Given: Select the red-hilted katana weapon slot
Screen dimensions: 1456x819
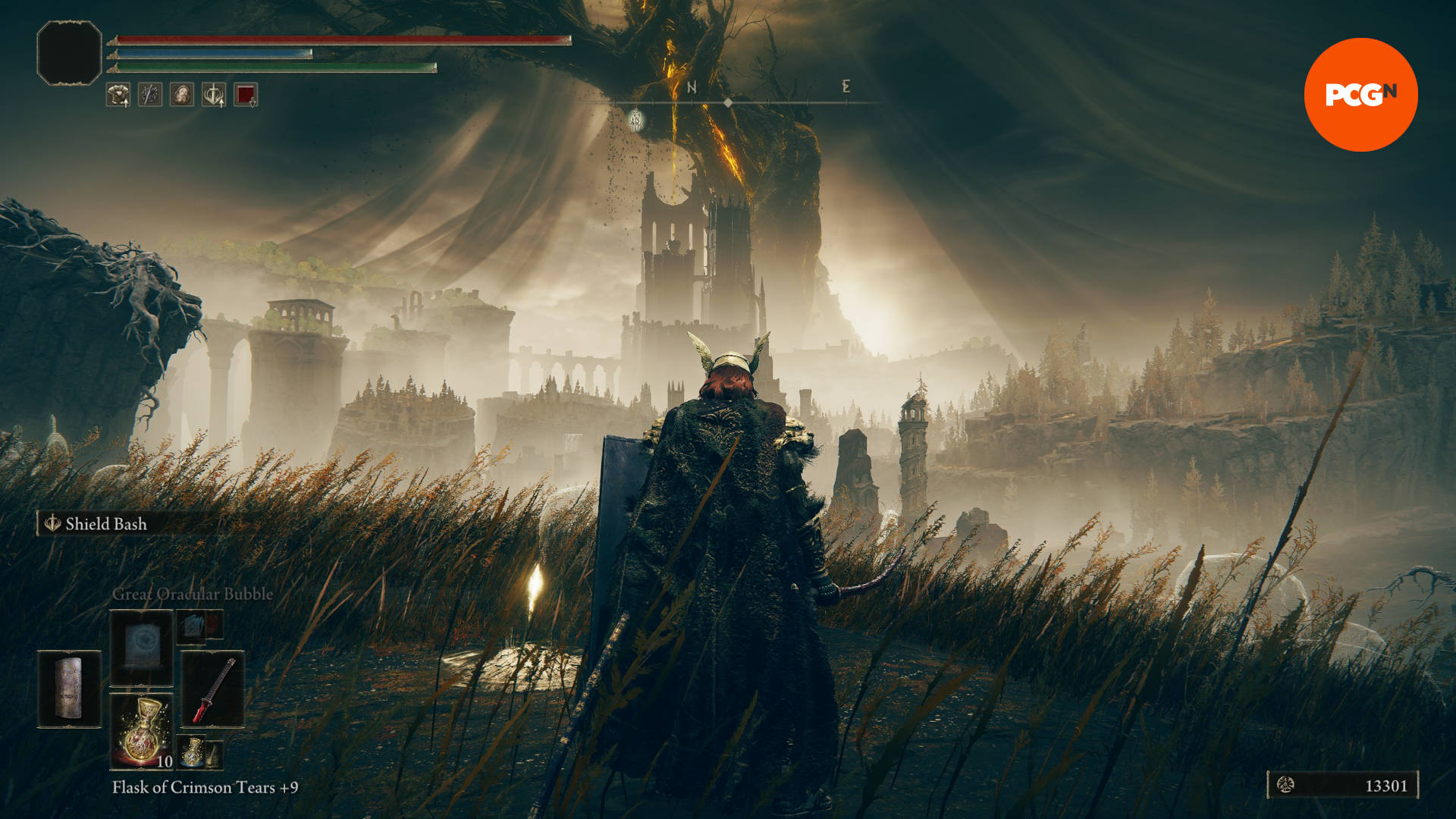Looking at the screenshot, I should 213,689.
